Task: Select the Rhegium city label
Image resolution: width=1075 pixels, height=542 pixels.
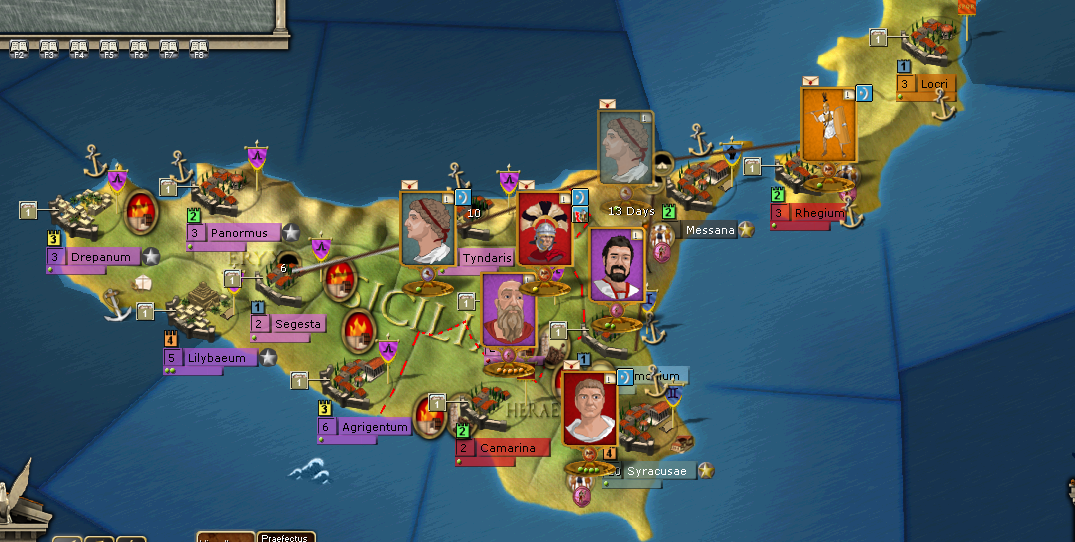Action: [x=819, y=214]
